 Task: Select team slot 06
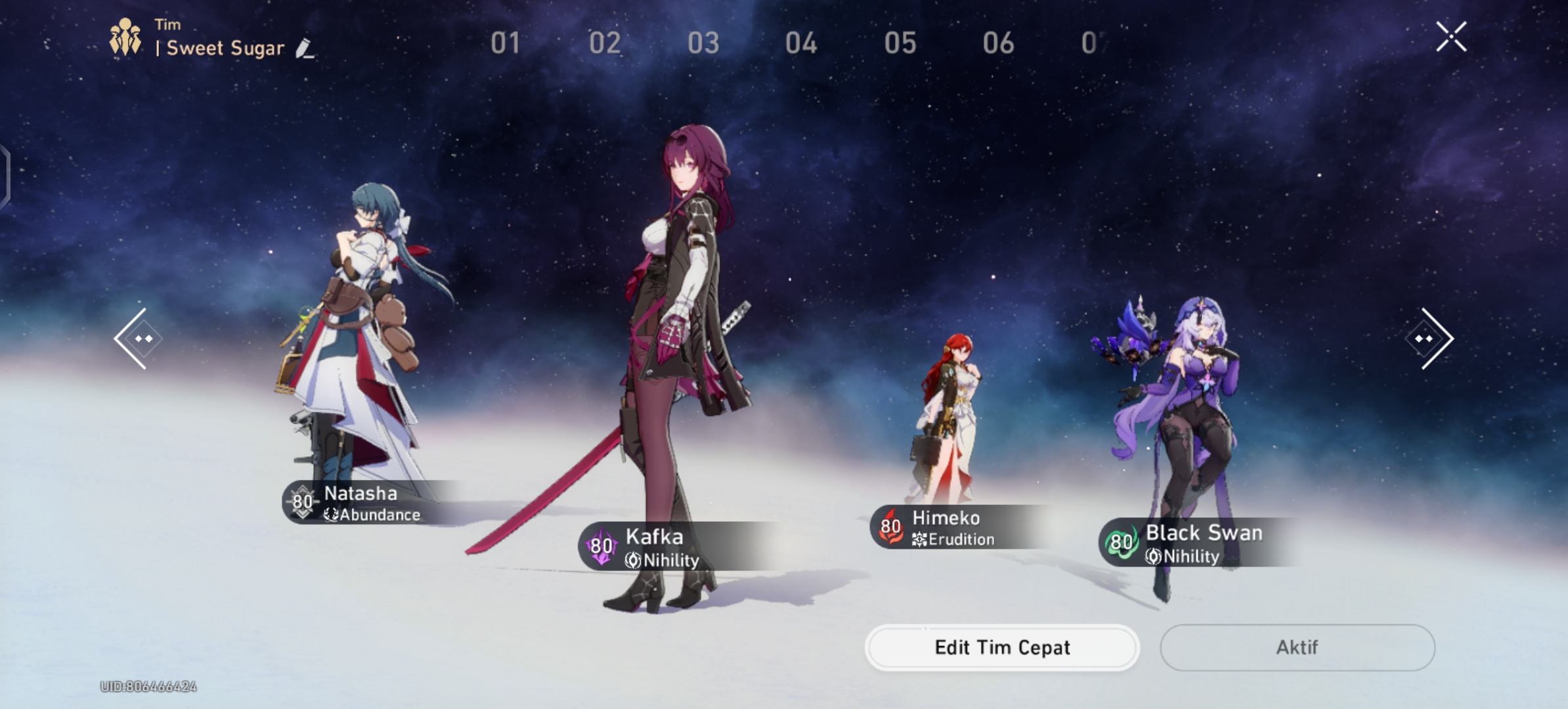coord(999,43)
